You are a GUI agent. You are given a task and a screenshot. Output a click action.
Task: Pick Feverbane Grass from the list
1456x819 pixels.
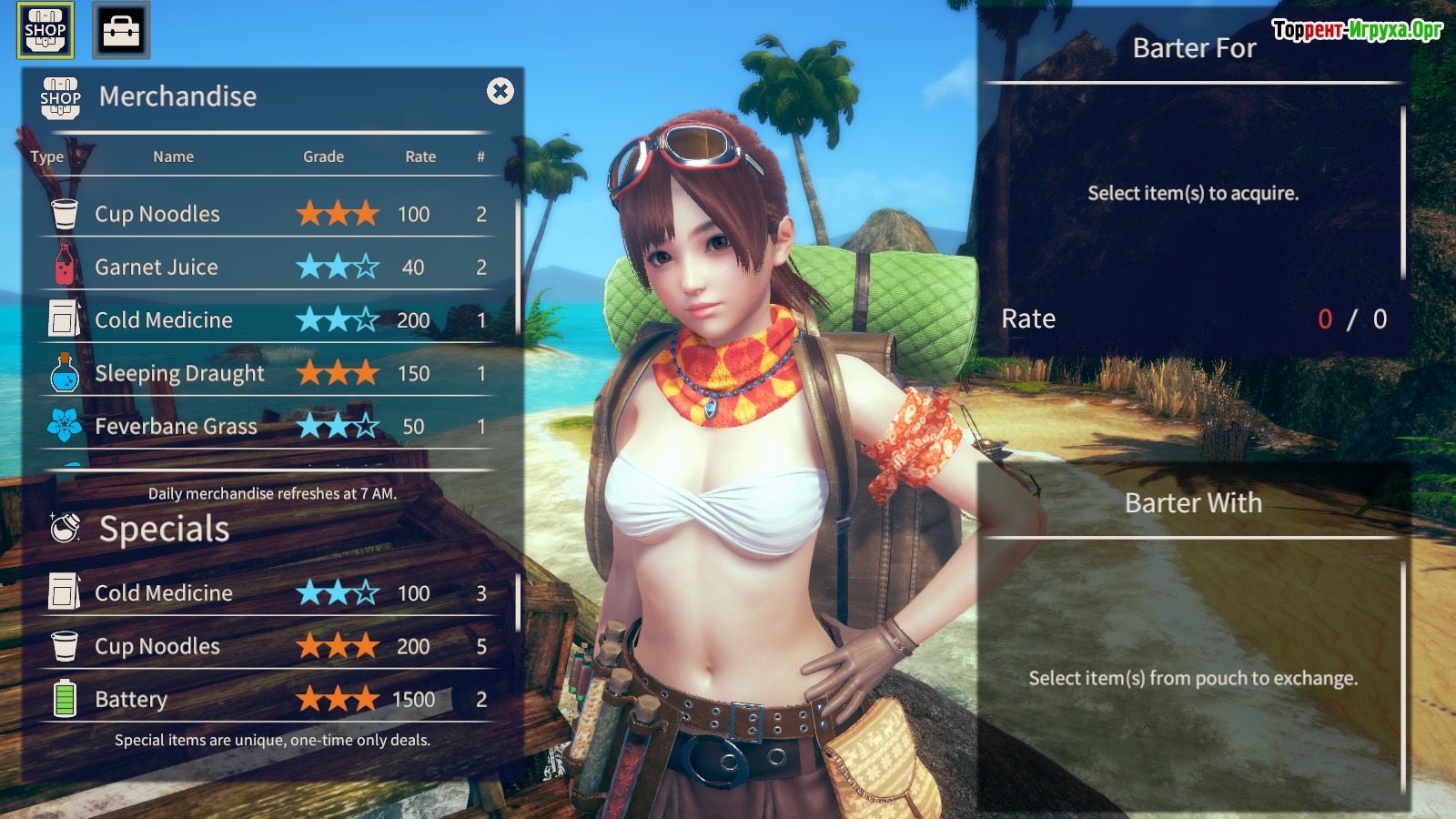click(x=176, y=426)
